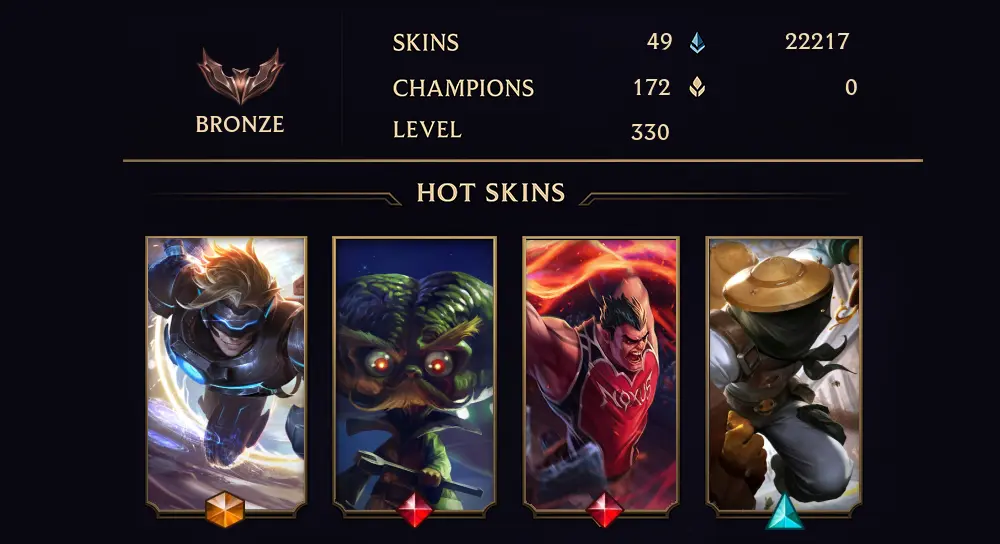Click the Blue Essence currency icon
The image size is (1000, 544).
pyautogui.click(x=697, y=43)
